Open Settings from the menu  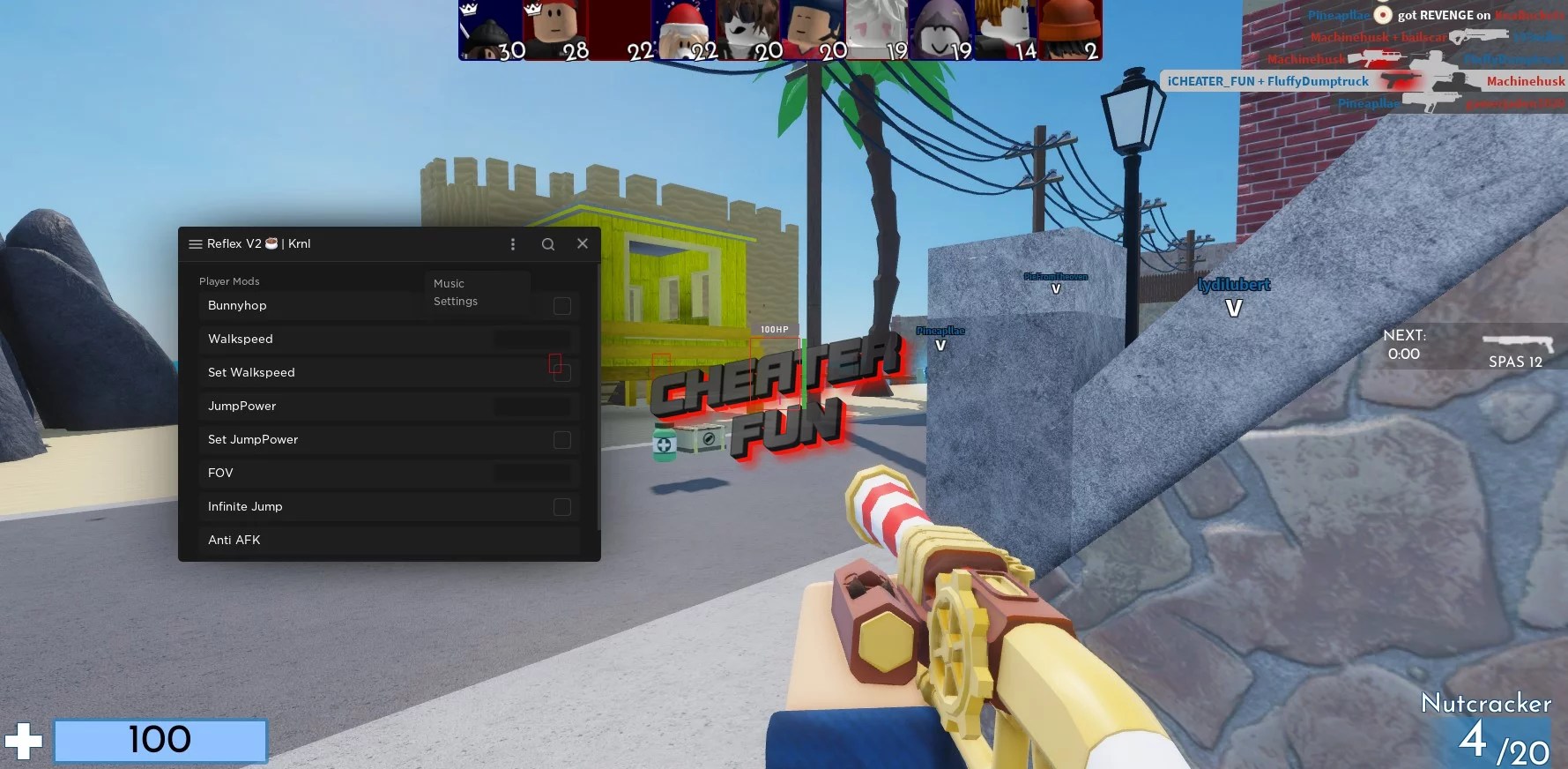(x=455, y=301)
